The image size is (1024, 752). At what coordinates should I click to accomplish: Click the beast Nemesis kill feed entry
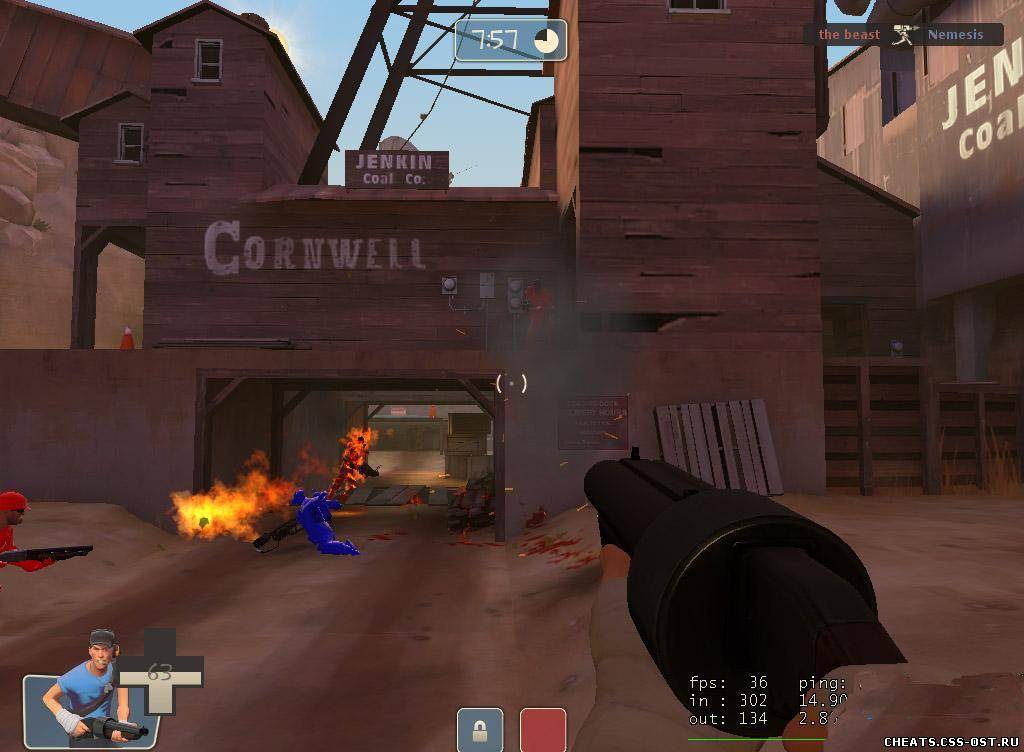point(902,35)
